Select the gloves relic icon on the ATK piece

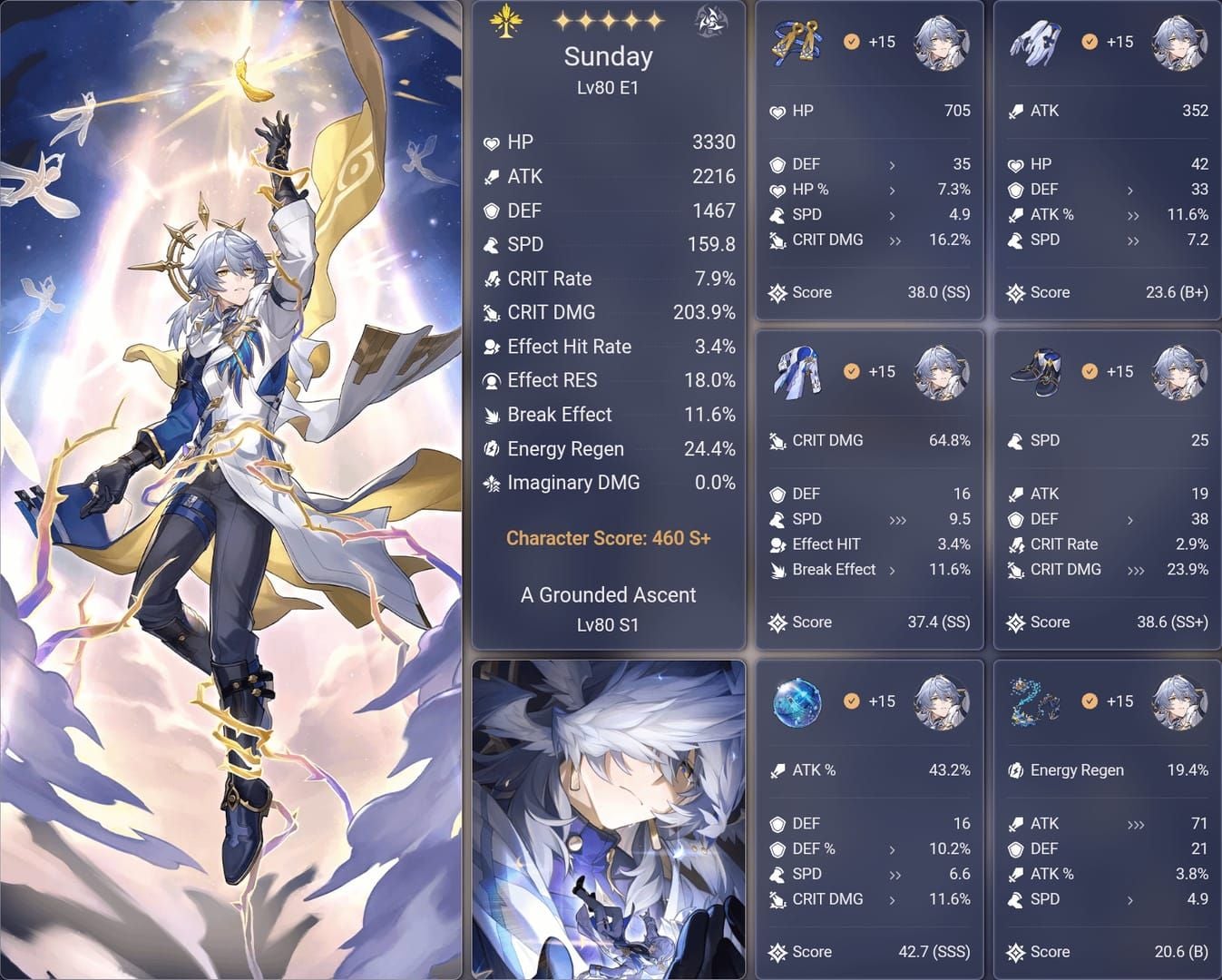pyautogui.click(x=1034, y=41)
